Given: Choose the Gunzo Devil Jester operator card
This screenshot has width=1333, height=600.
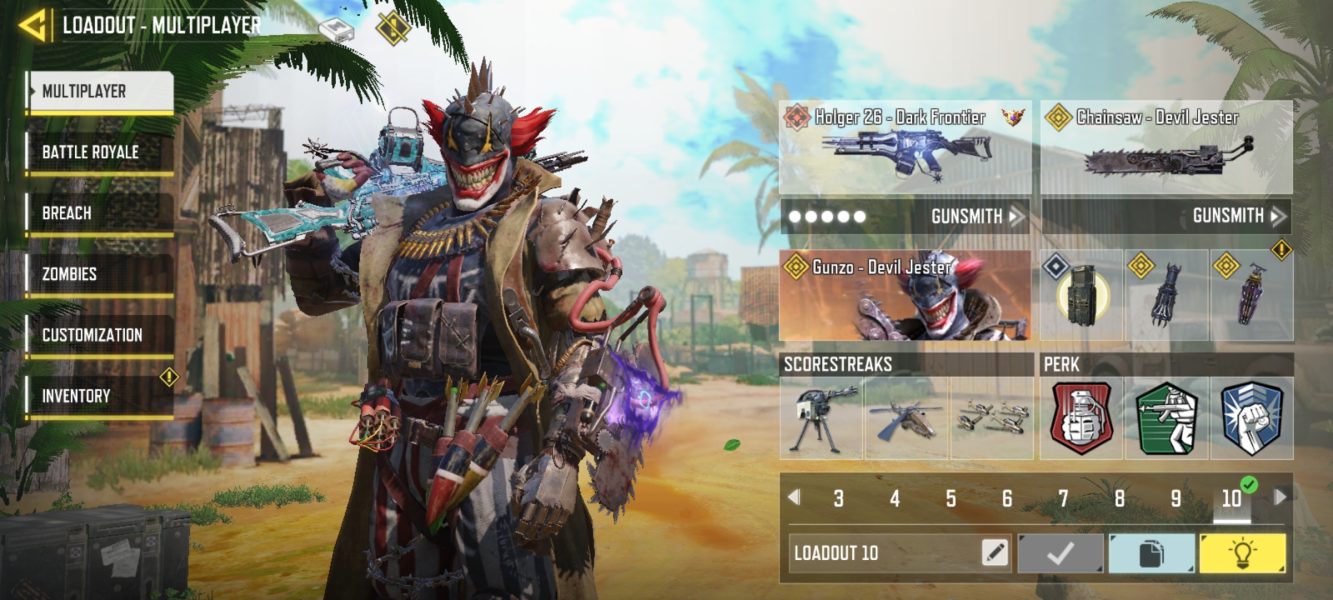Looking at the screenshot, I should tap(904, 295).
